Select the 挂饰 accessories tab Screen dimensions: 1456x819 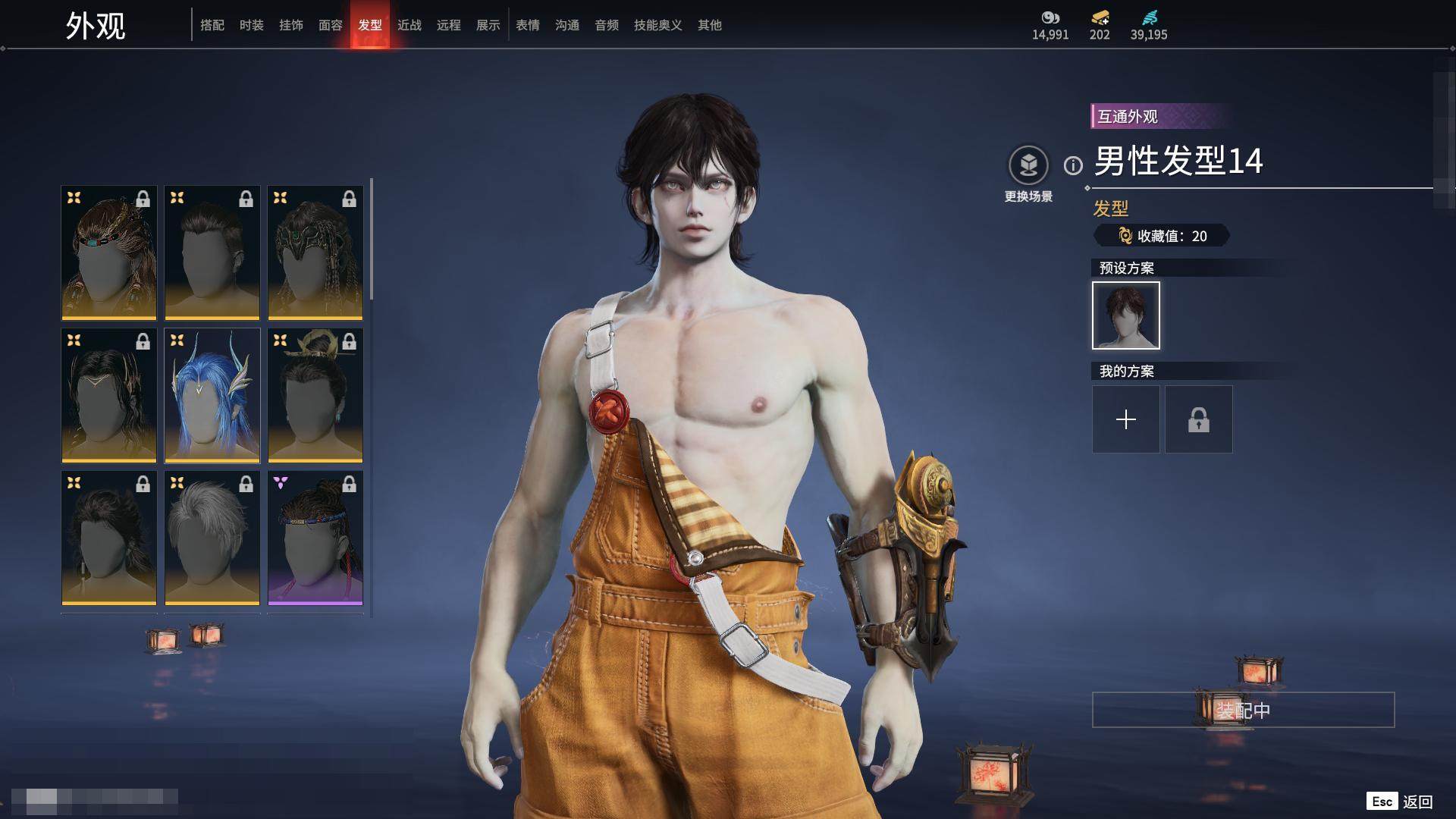point(291,25)
